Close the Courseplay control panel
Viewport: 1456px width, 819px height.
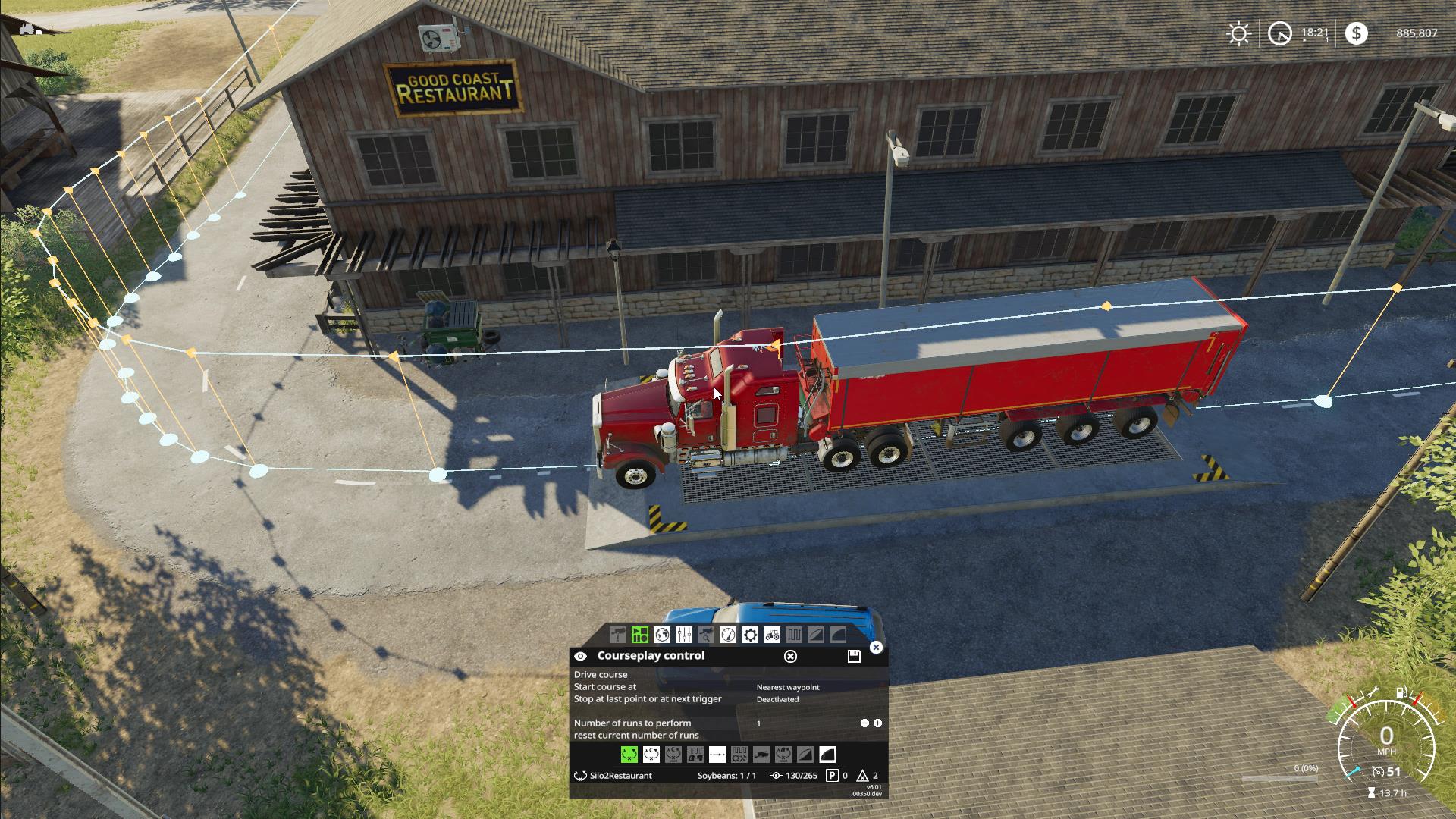pyautogui.click(x=876, y=647)
